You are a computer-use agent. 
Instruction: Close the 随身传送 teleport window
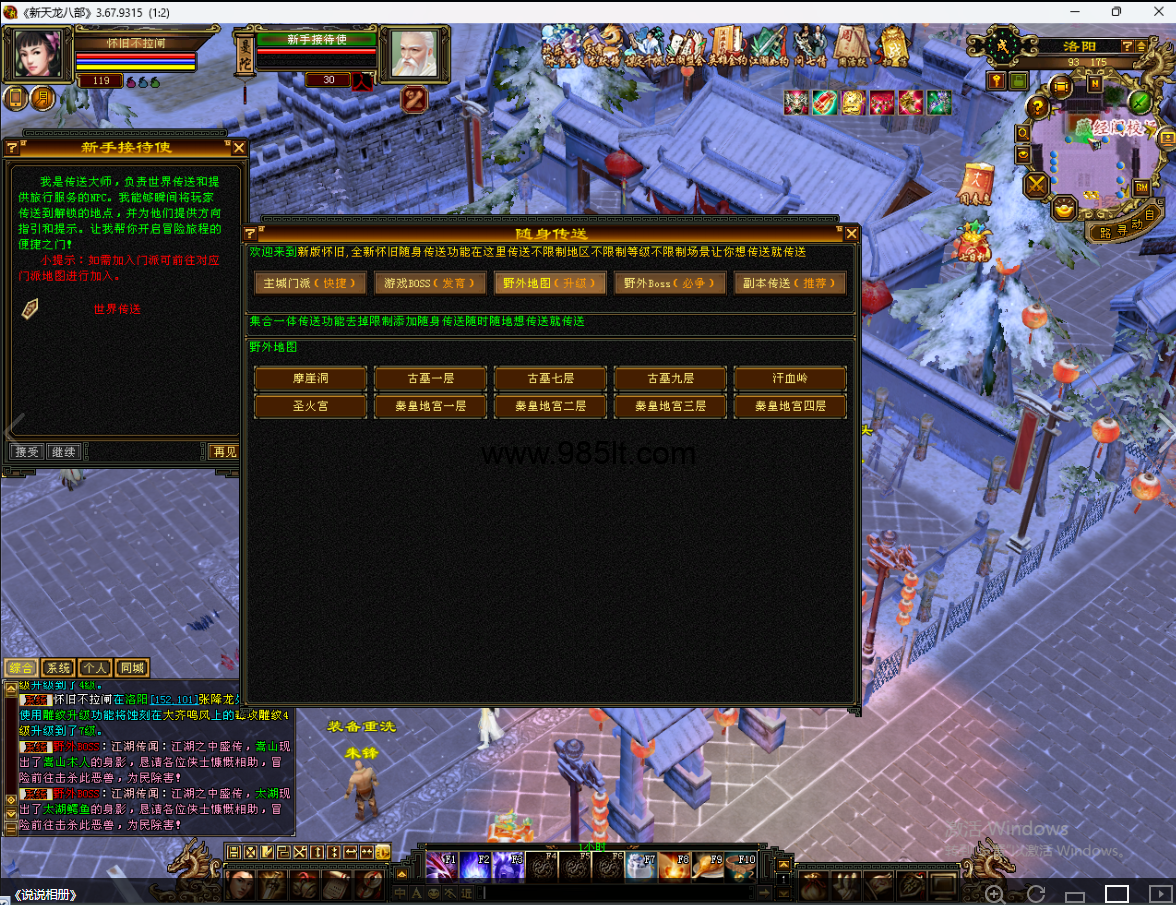click(x=851, y=234)
